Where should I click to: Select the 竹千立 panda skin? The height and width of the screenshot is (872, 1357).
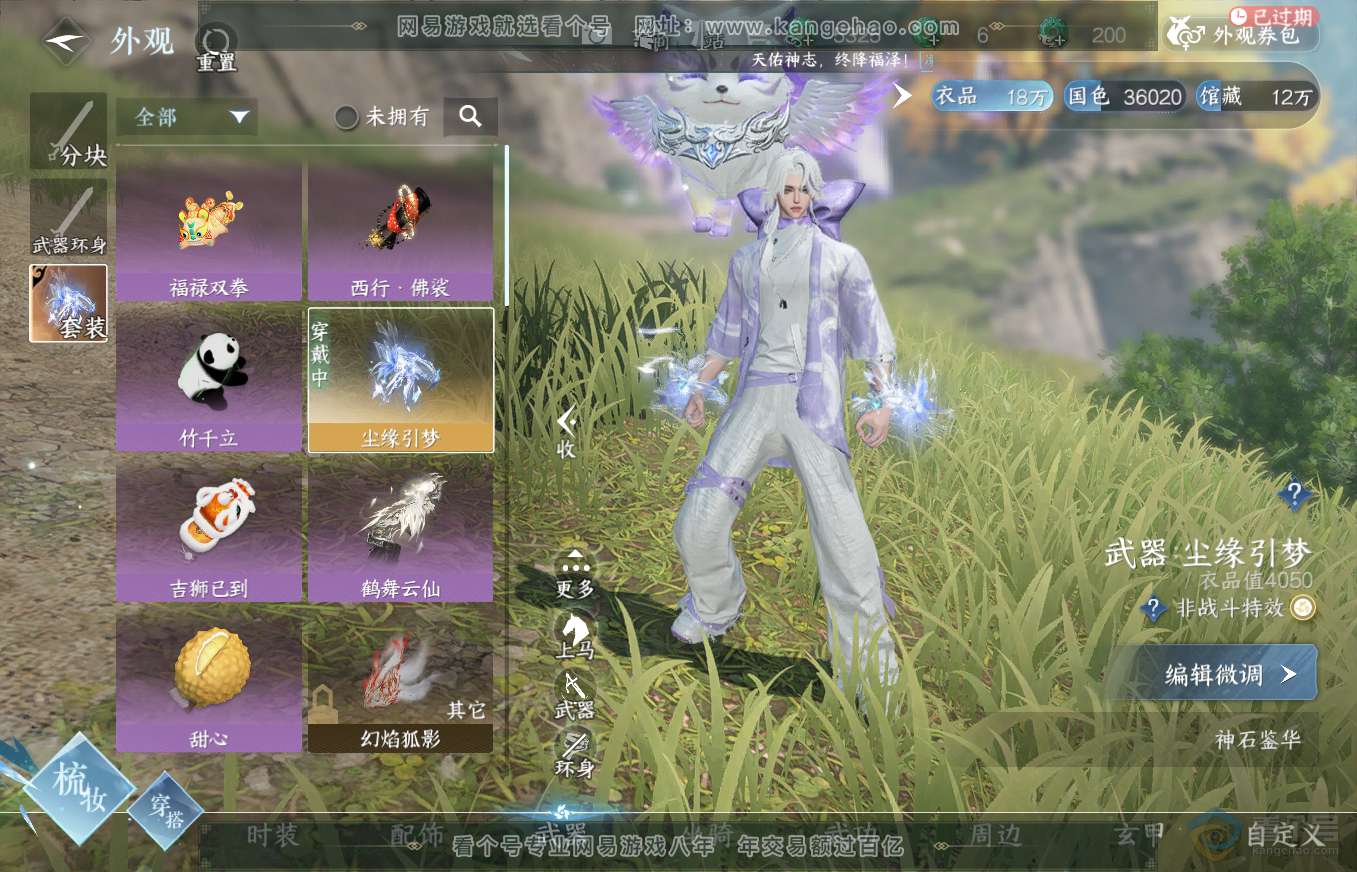tap(209, 381)
